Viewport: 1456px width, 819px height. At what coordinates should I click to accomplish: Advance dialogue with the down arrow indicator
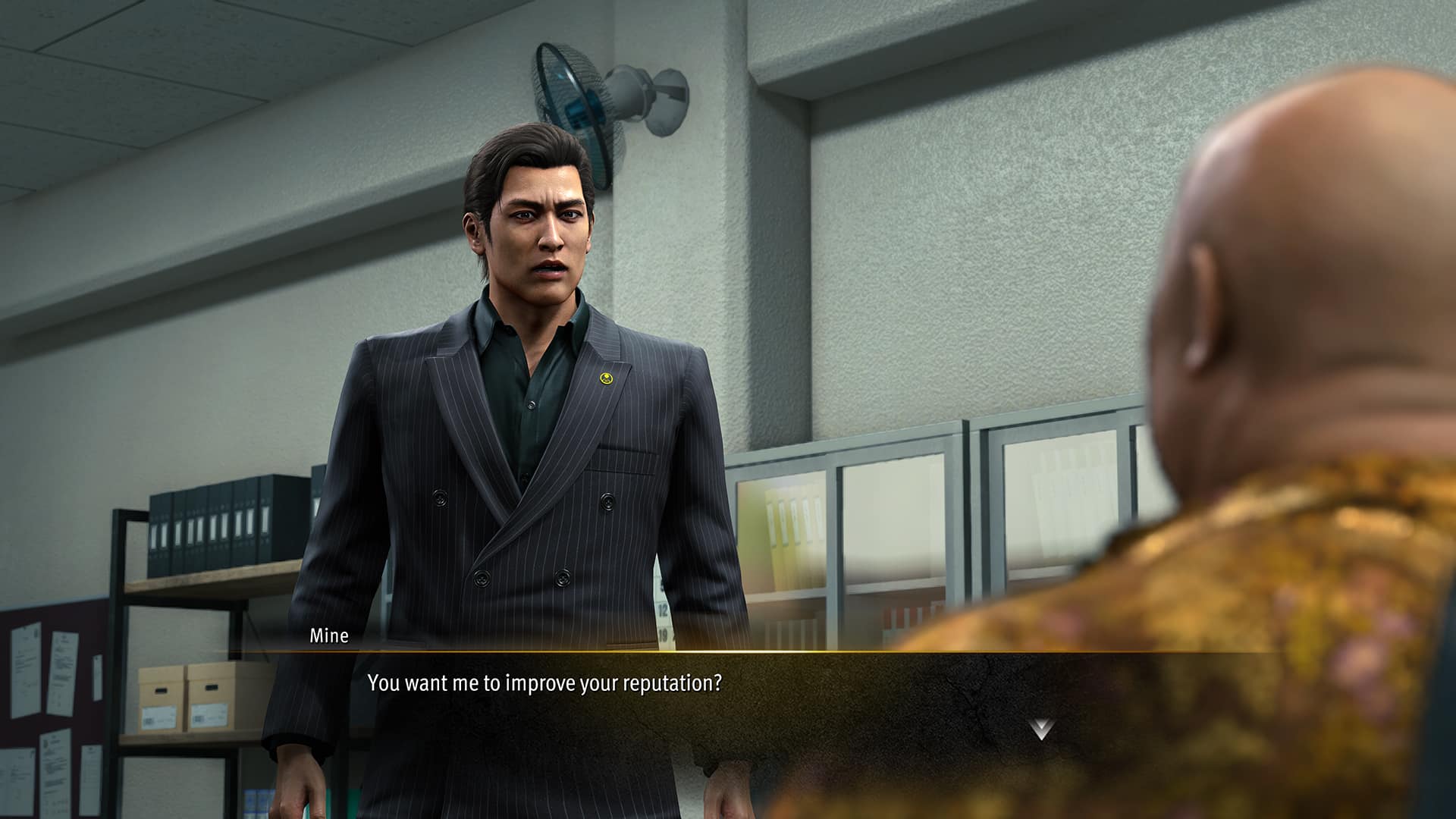(x=1041, y=730)
